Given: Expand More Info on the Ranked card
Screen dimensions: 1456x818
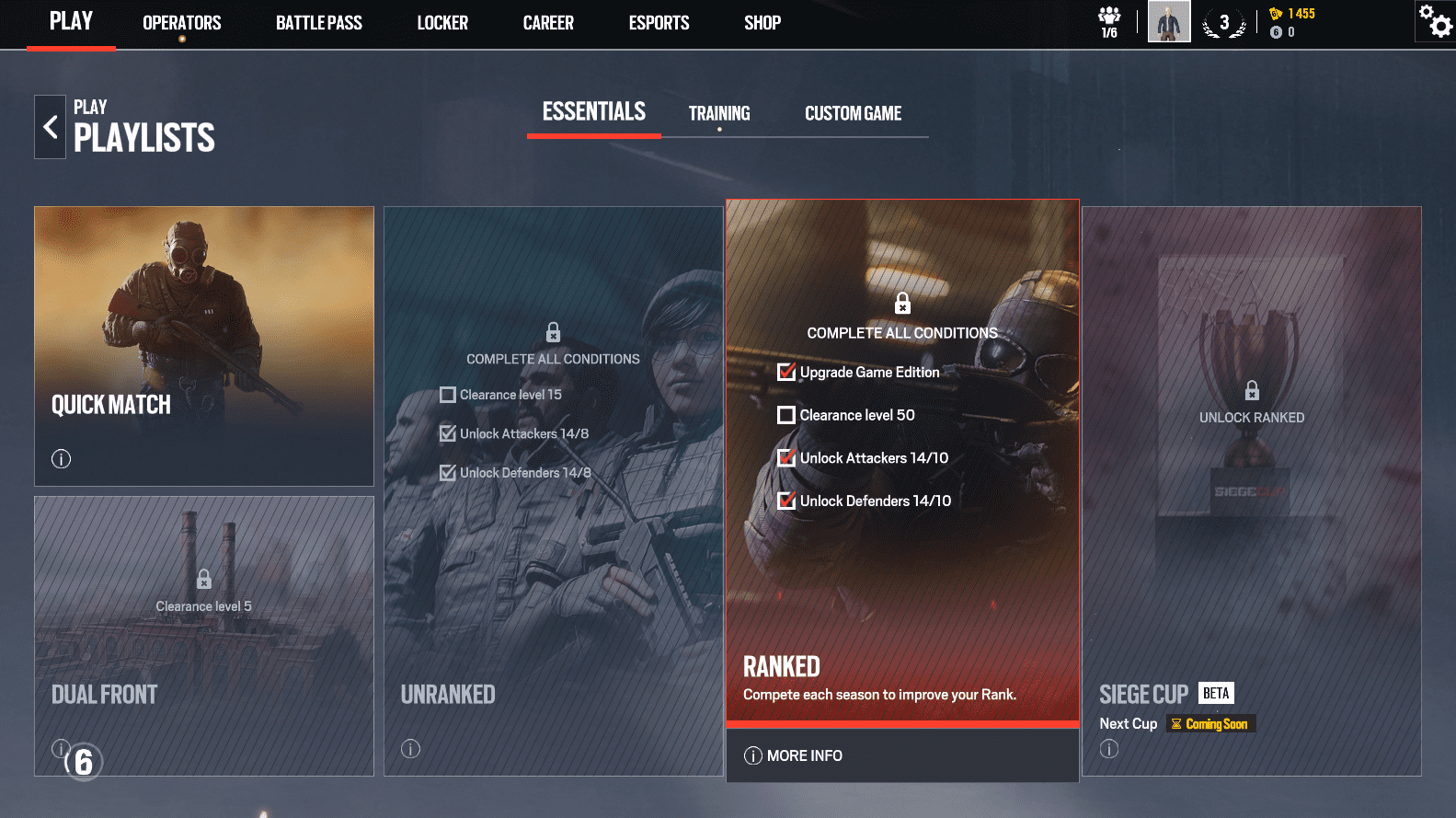Looking at the screenshot, I should point(793,755).
